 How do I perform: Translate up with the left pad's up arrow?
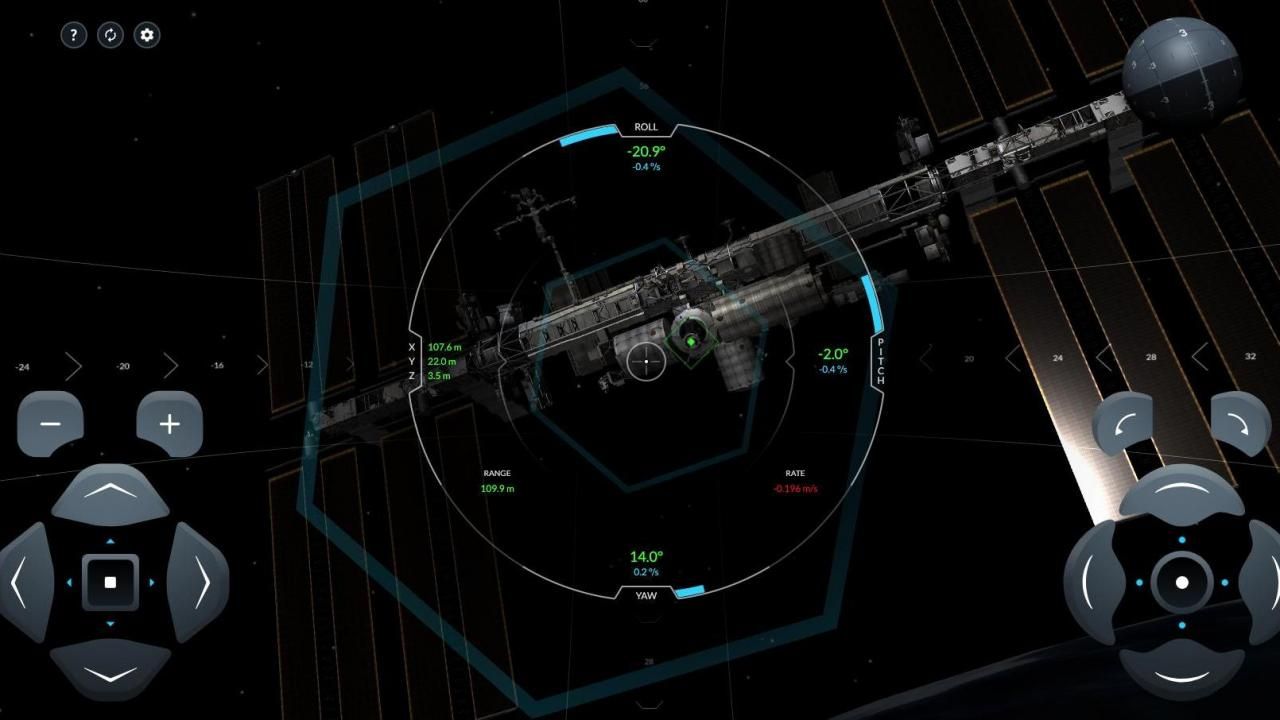coord(110,493)
